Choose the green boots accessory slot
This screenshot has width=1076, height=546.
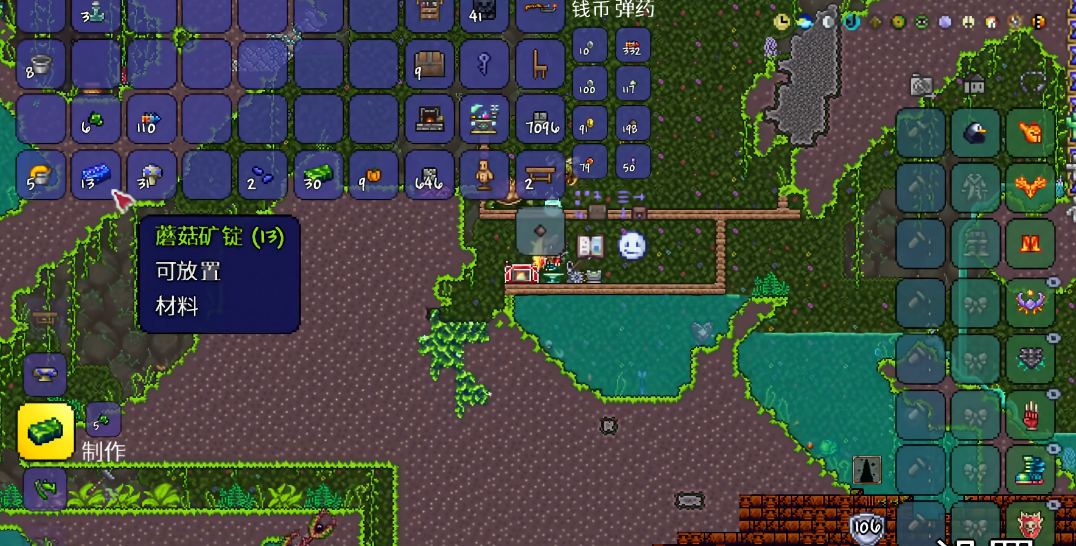click(x=1031, y=467)
